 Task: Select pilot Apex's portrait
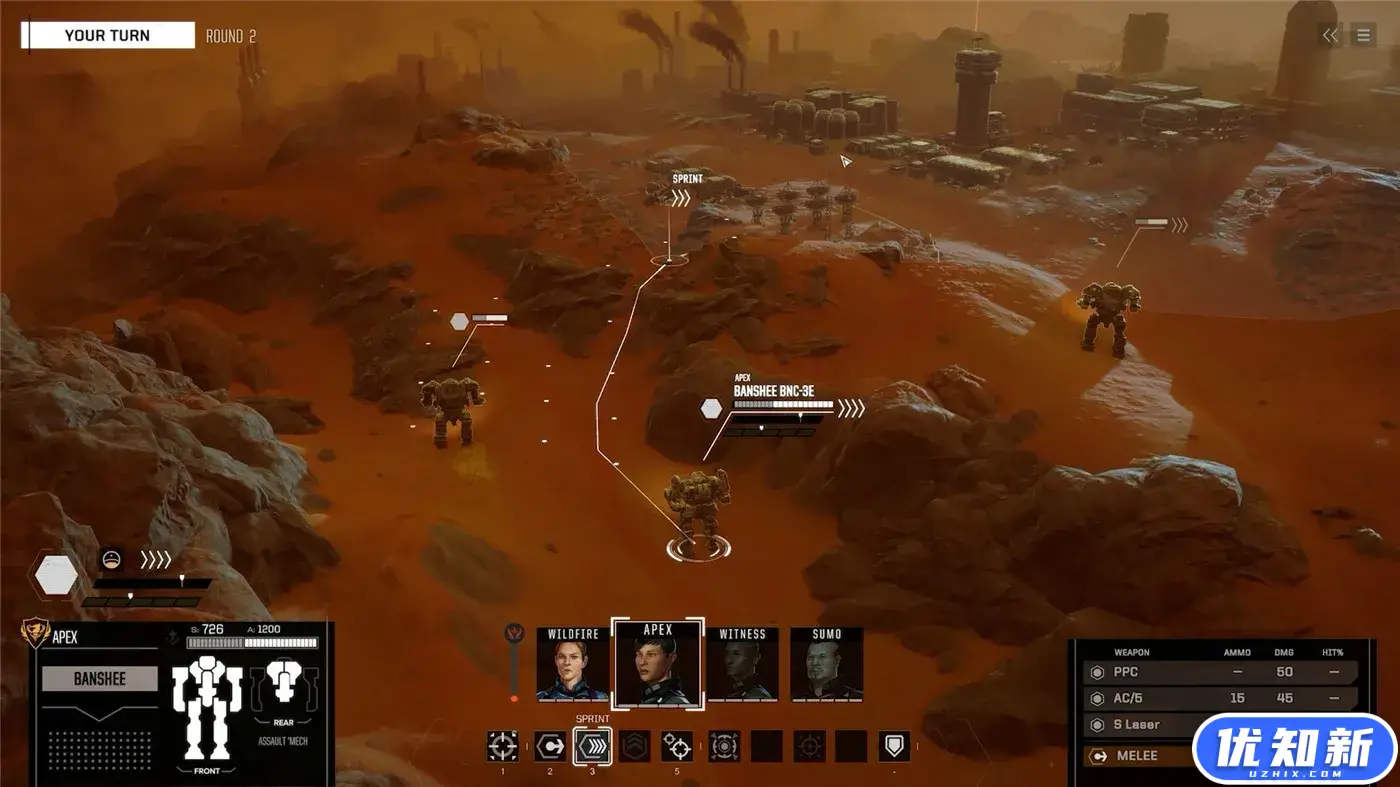[x=657, y=664]
